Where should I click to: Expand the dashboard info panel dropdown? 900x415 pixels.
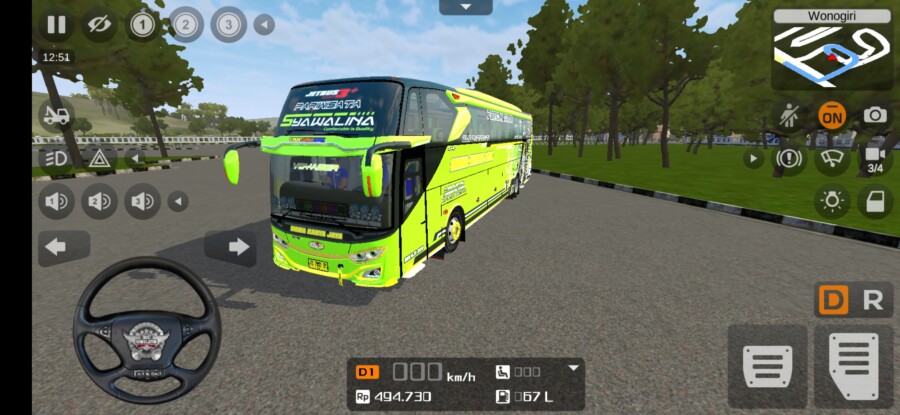[x=573, y=368]
